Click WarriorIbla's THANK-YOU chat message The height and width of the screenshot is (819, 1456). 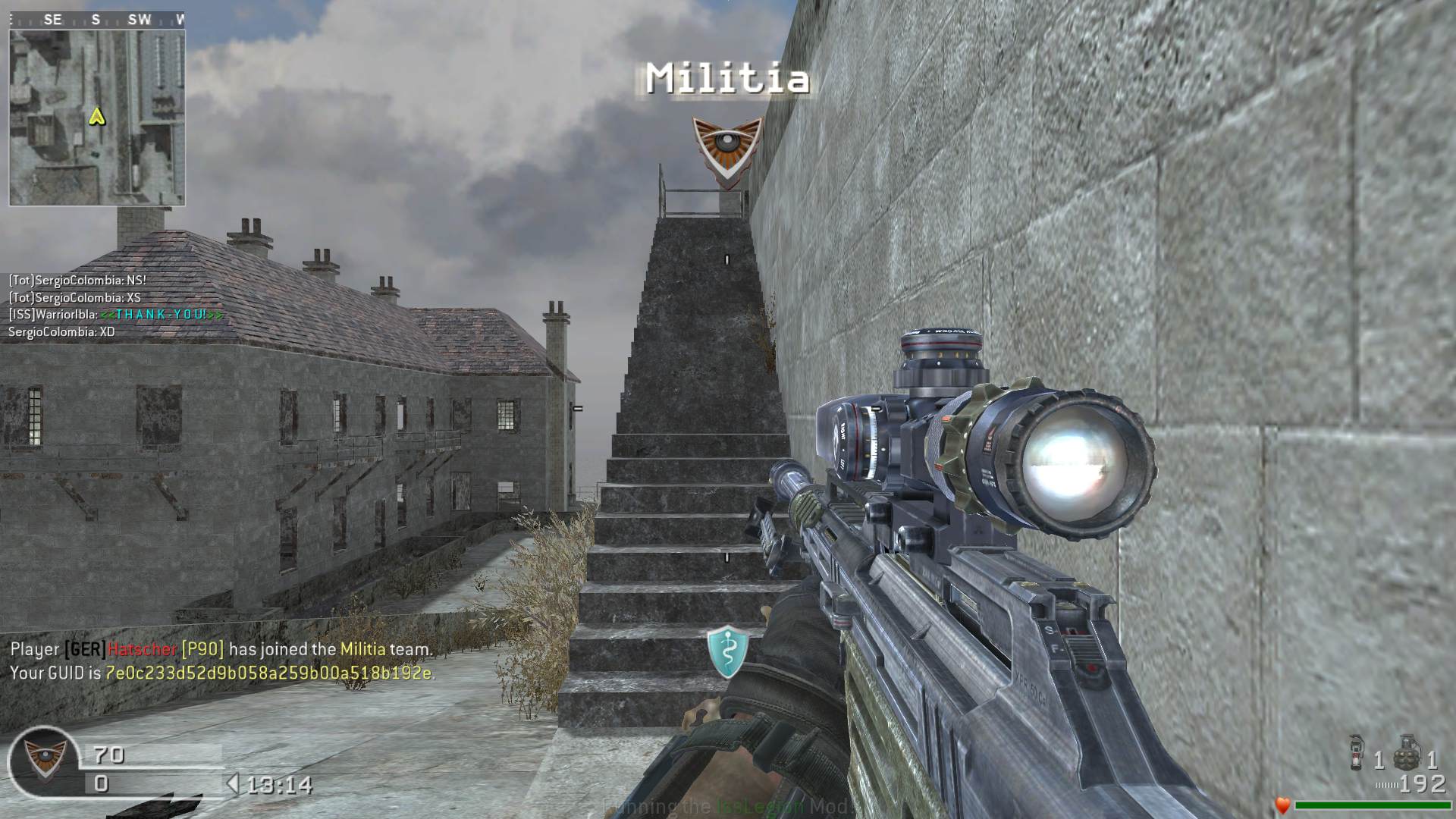[x=116, y=314]
